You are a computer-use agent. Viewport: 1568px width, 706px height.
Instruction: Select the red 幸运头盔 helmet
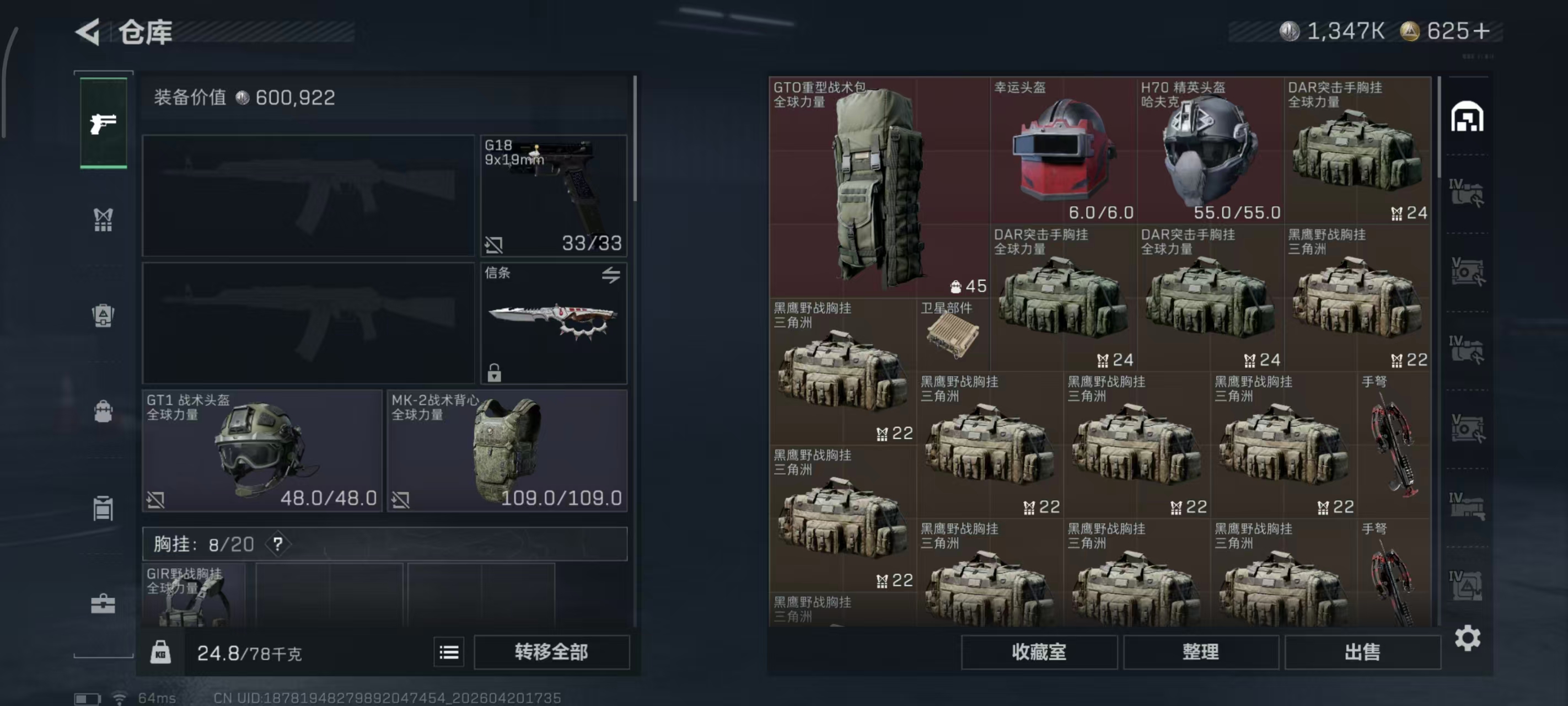(x=1063, y=150)
